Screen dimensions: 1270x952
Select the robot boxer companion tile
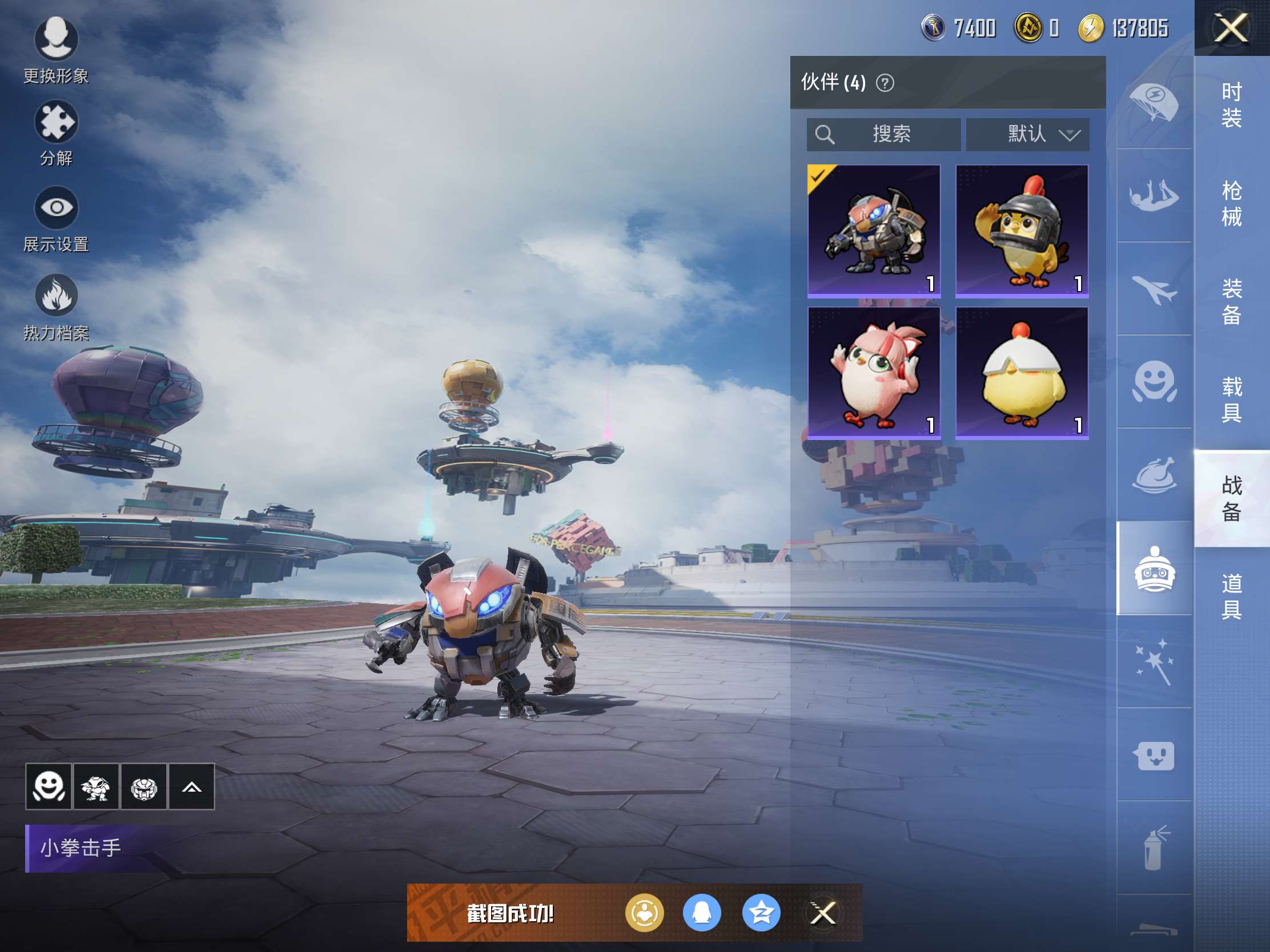[x=874, y=231]
